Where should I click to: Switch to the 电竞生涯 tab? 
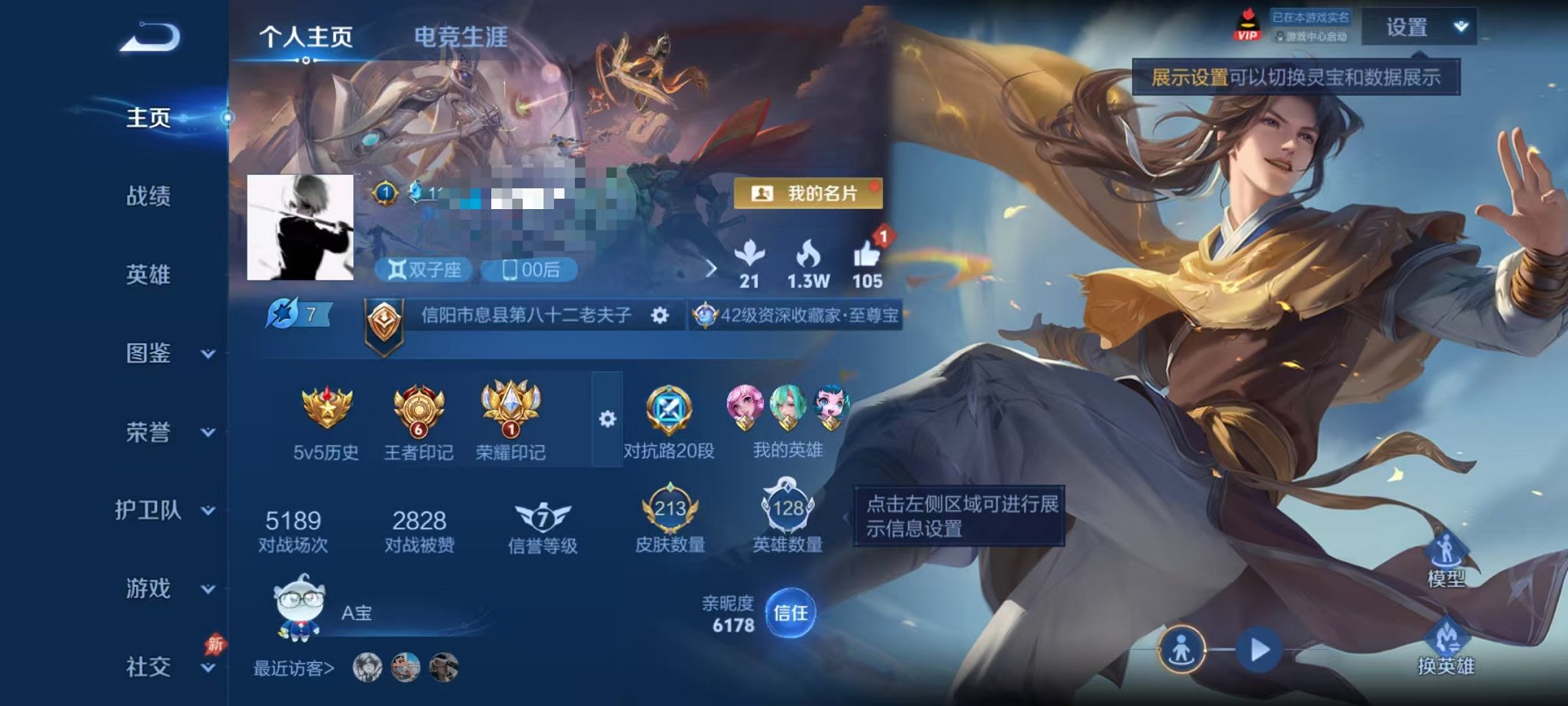pos(459,37)
